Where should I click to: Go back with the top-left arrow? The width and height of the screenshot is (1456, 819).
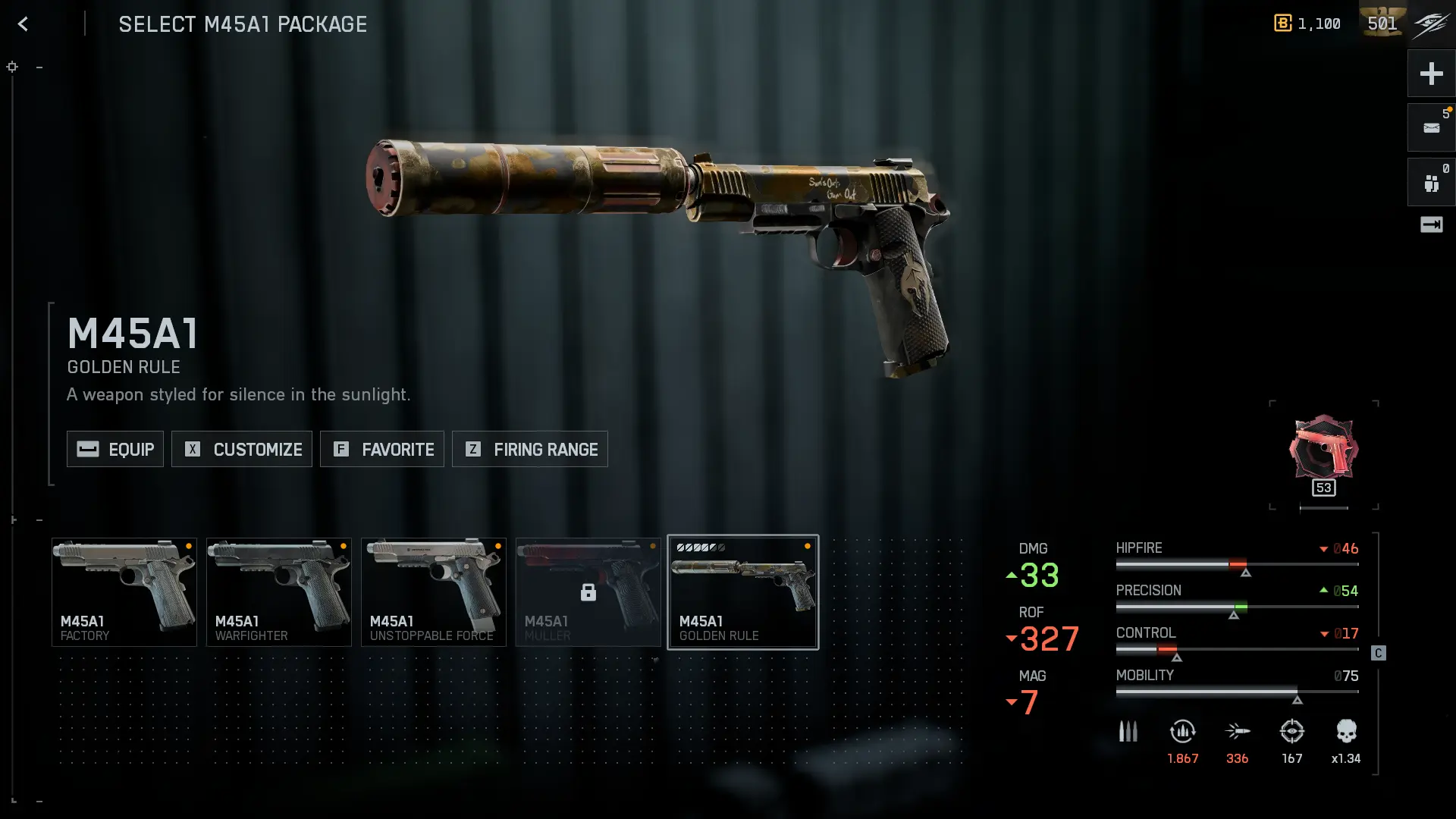tap(23, 24)
